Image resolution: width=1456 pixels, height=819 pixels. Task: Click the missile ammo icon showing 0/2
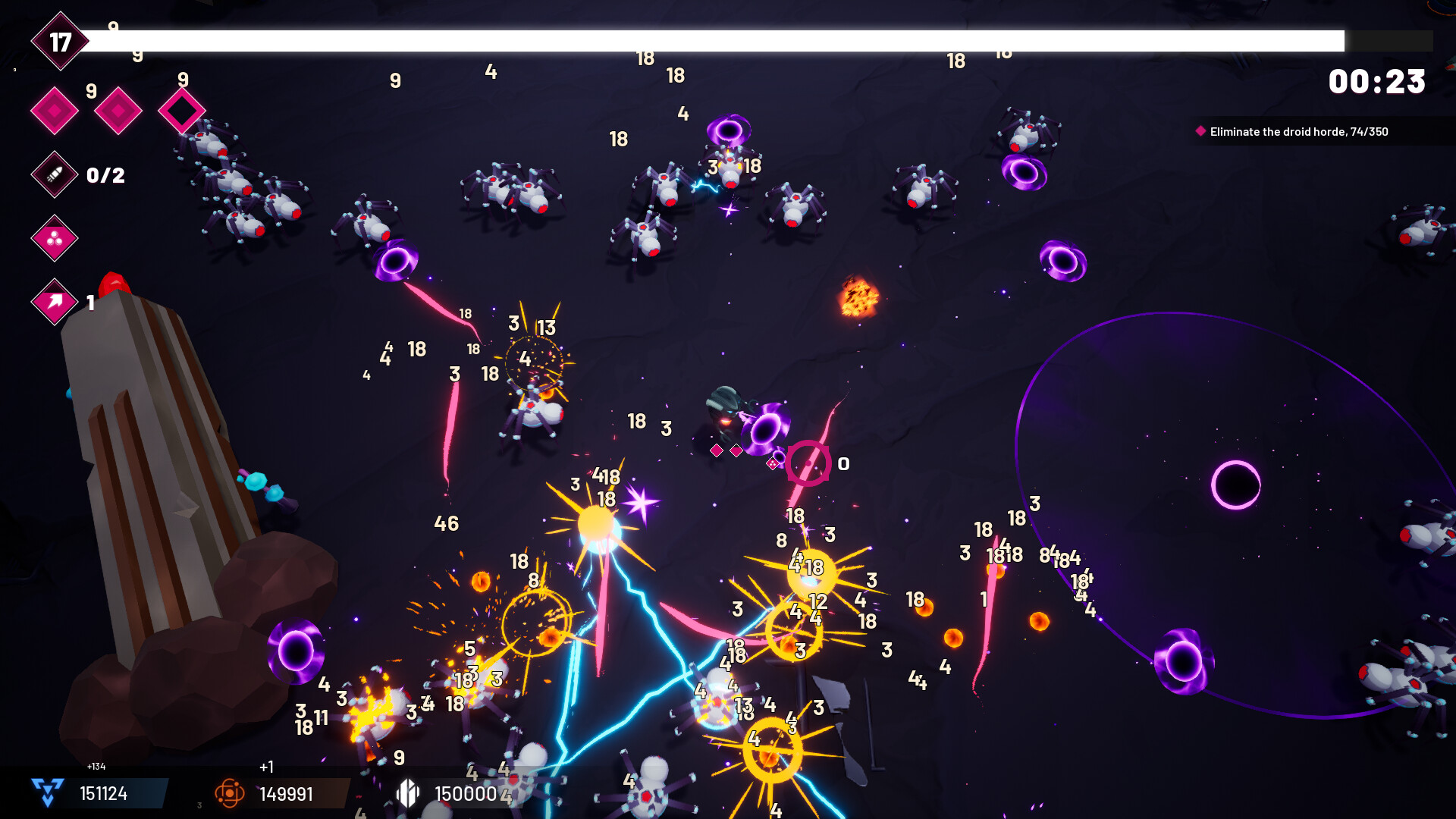53,174
